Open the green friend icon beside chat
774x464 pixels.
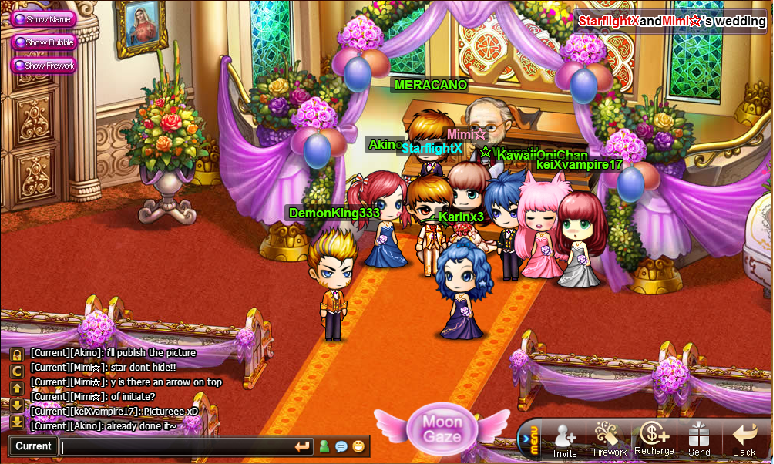tap(324, 446)
